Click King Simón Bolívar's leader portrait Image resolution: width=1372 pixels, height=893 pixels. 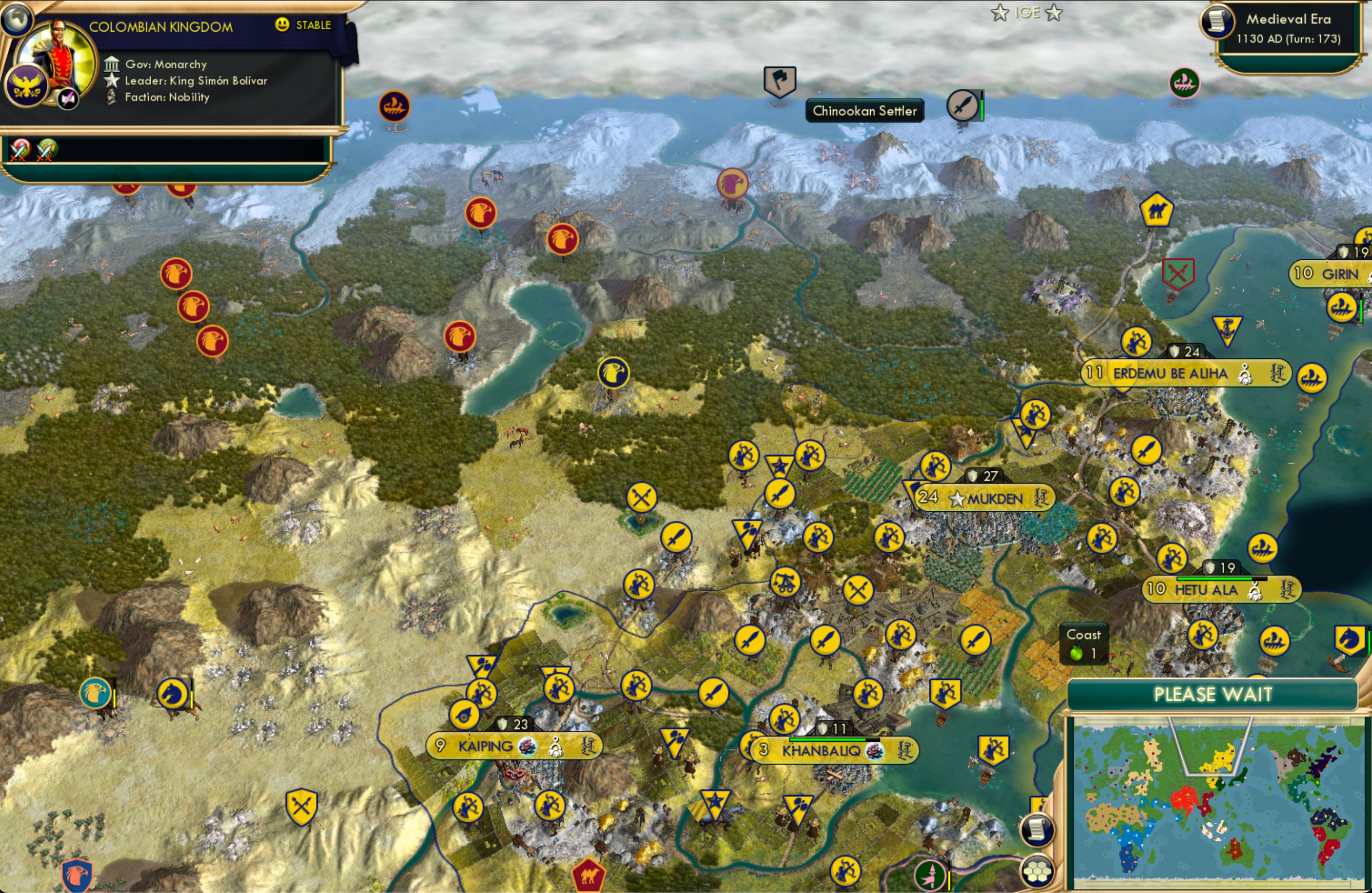pyautogui.click(x=58, y=62)
